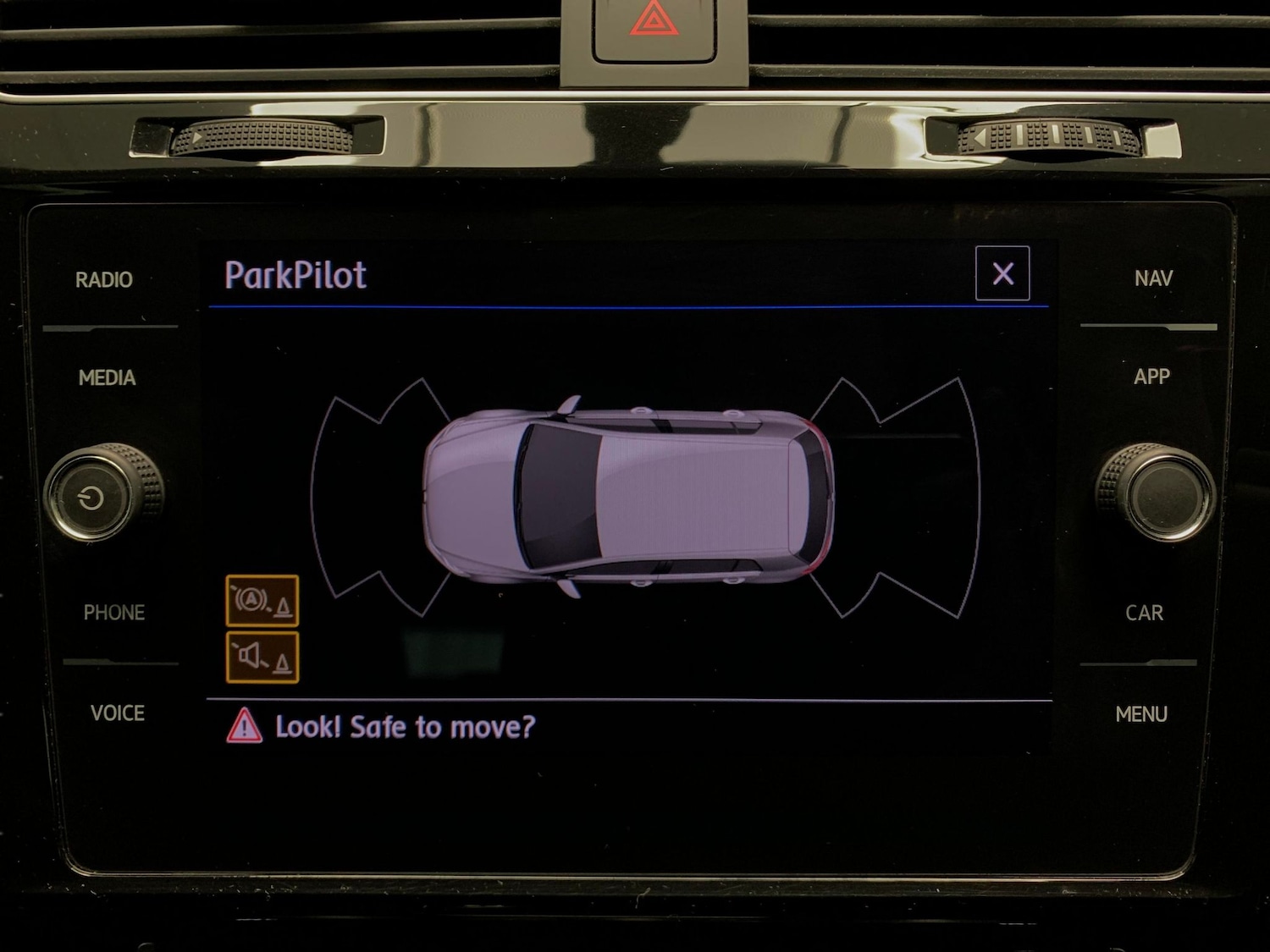Tap the 'Look! Safe to move?' message
Viewport: 1270px width, 952px height.
coord(402,726)
